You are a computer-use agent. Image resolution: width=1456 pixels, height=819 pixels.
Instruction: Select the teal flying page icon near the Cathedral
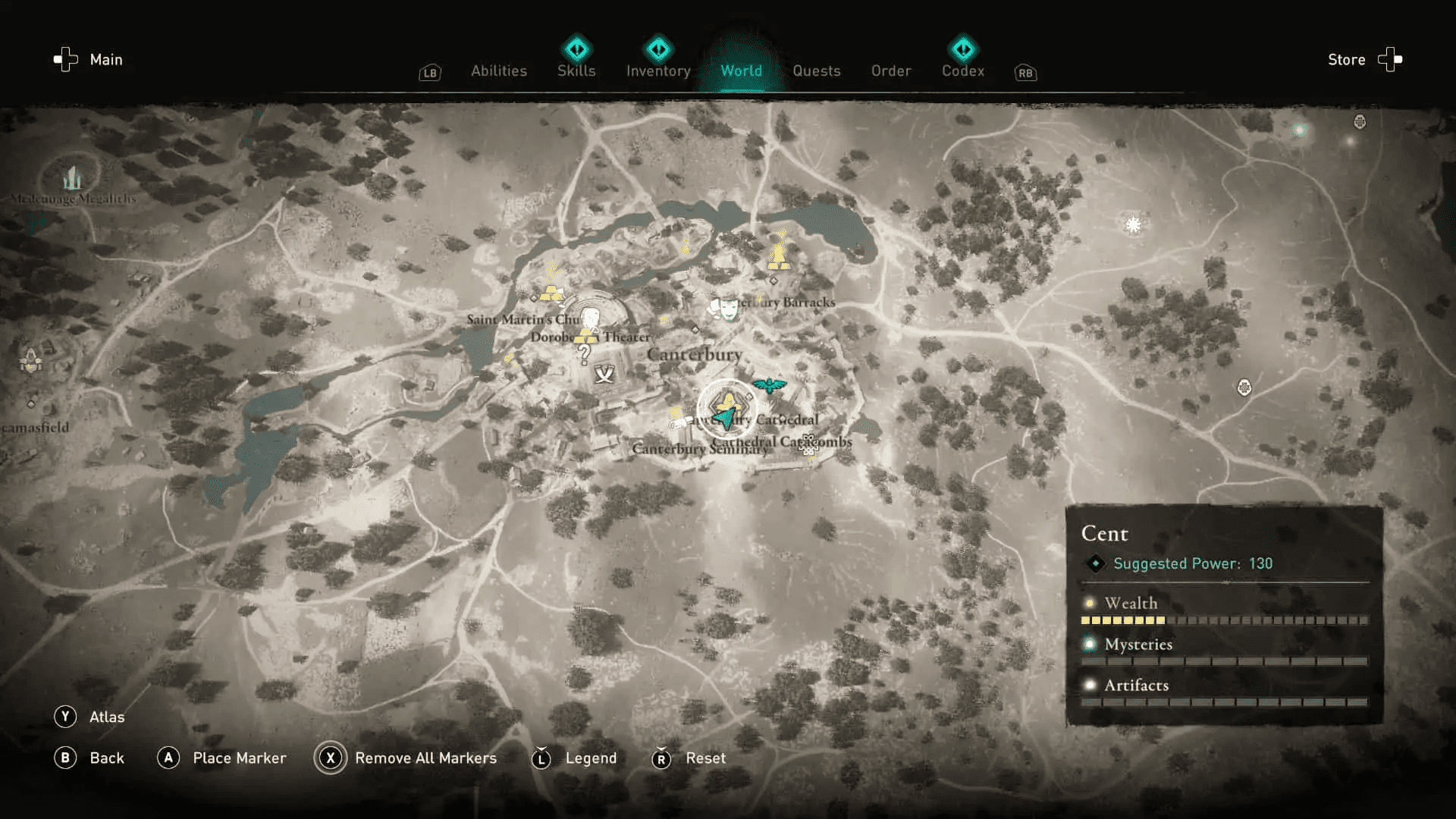click(x=771, y=385)
